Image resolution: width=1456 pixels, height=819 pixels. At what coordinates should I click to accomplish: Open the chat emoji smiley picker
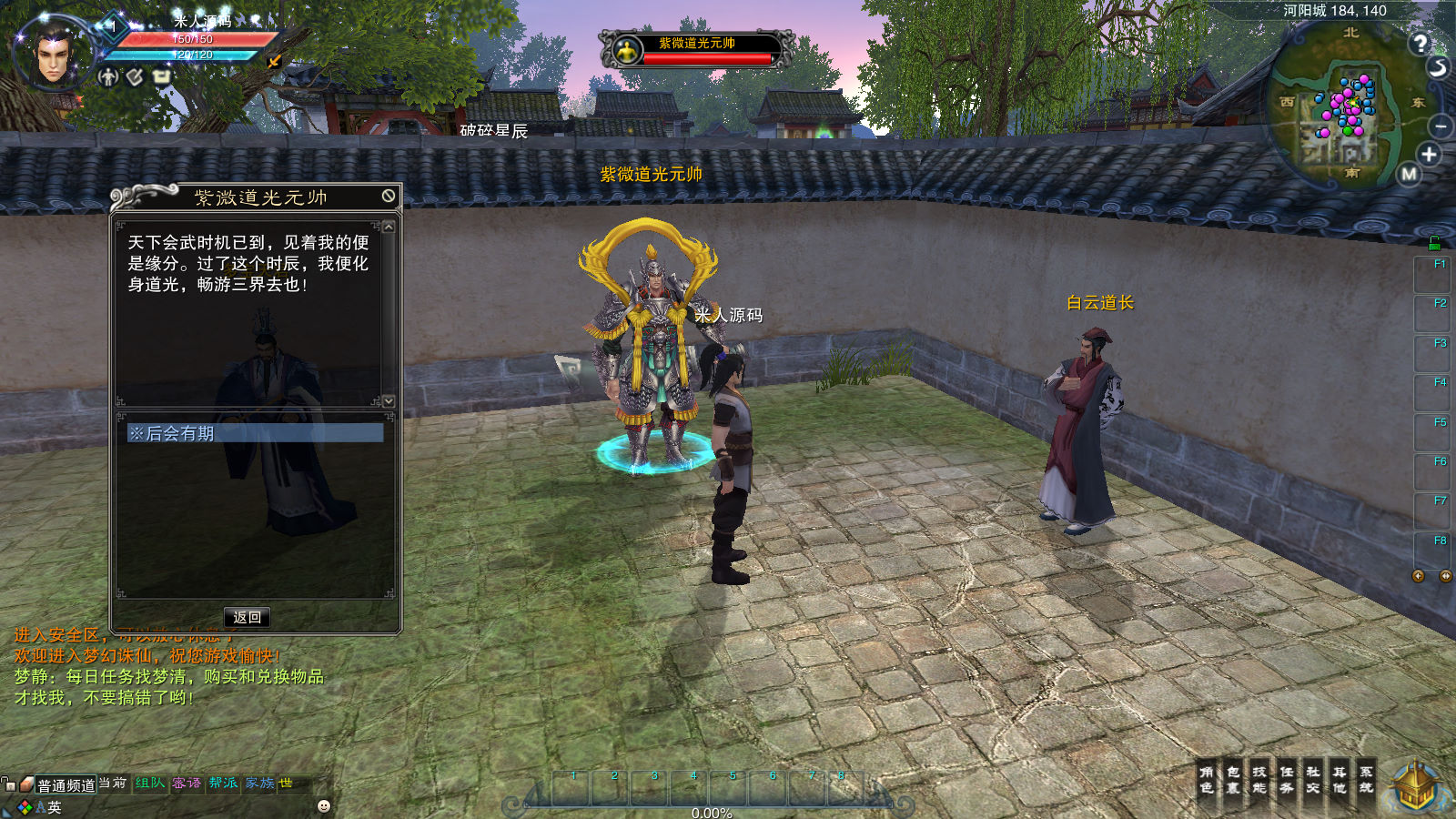click(324, 806)
